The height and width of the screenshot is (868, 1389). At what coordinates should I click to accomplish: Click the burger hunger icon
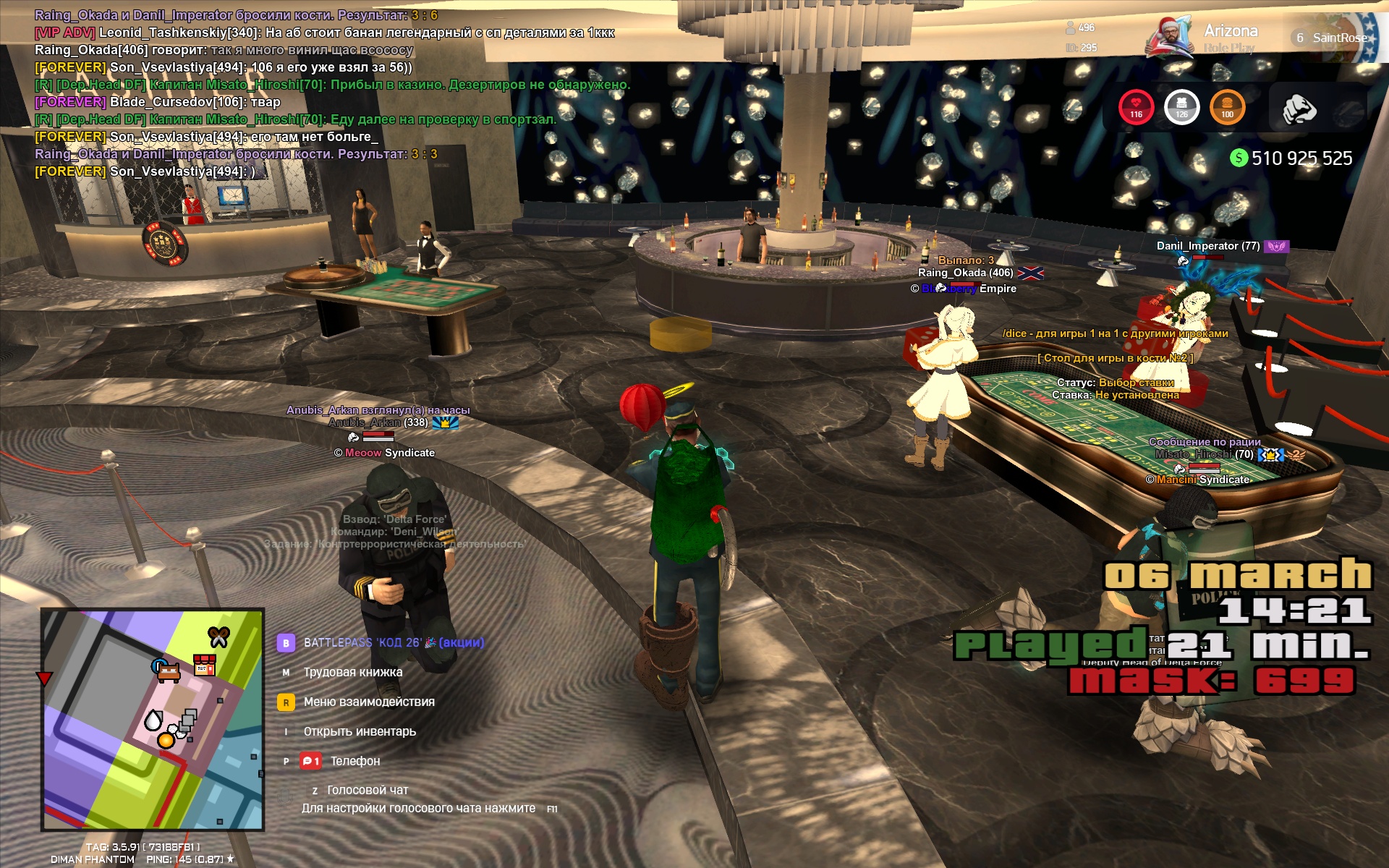tap(1227, 107)
